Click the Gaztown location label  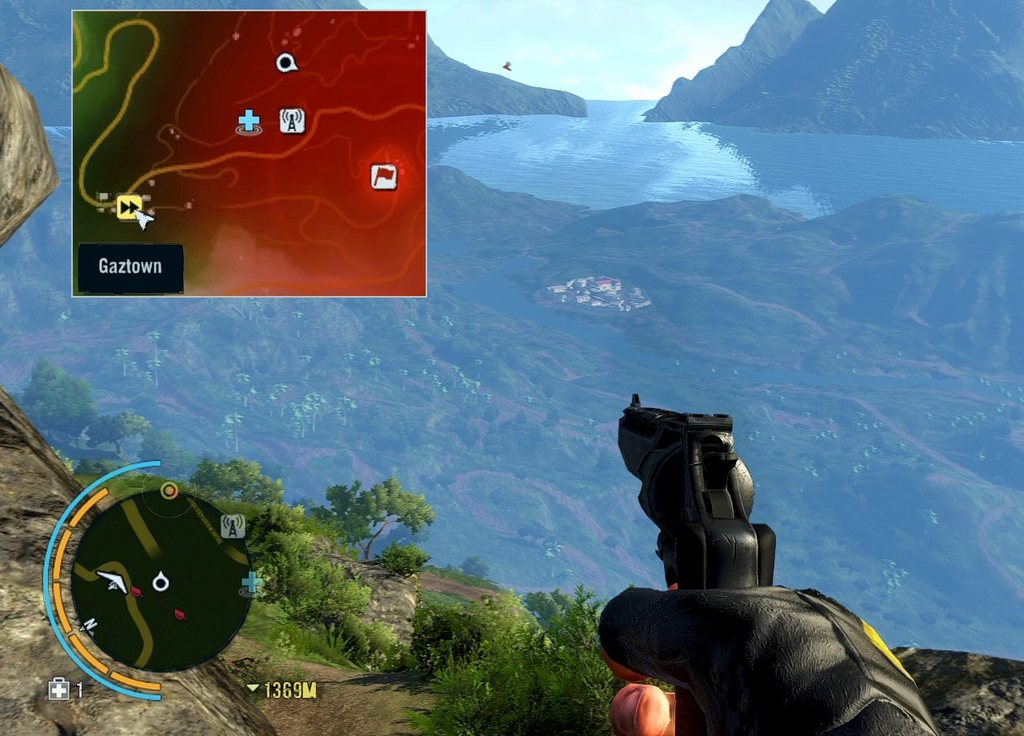pos(131,268)
